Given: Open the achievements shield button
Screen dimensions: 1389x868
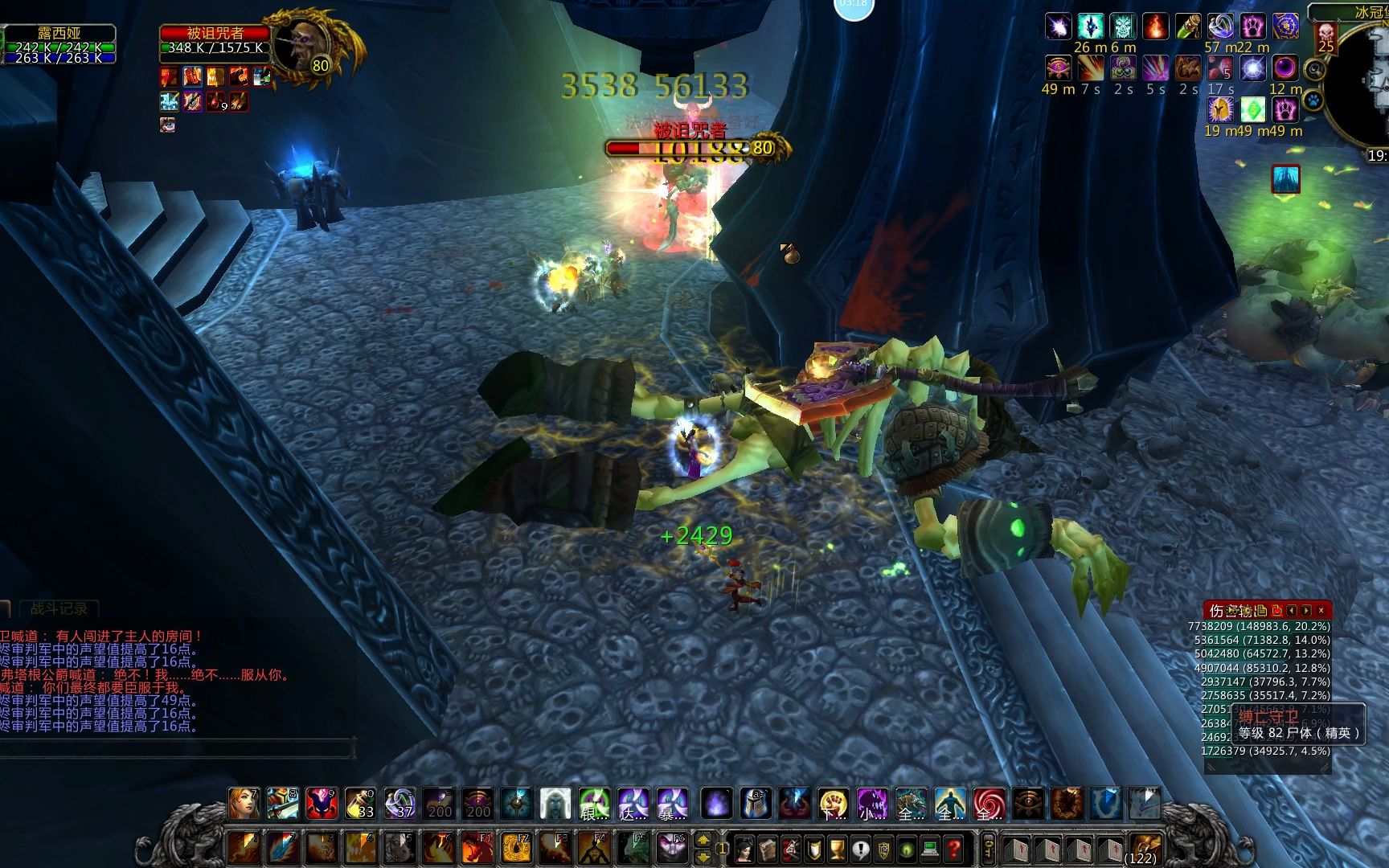Looking at the screenshot, I should pos(814,849).
